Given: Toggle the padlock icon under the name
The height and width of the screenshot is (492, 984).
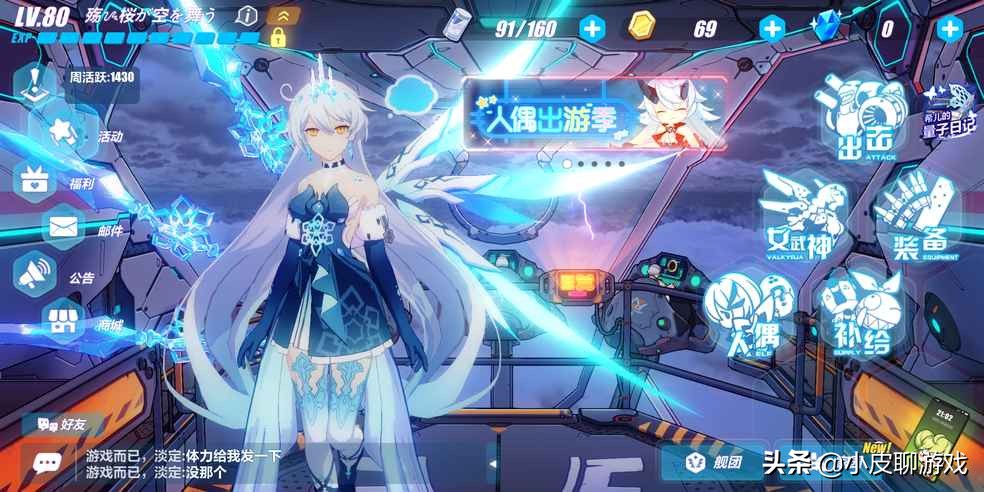Looking at the screenshot, I should pos(277,39).
